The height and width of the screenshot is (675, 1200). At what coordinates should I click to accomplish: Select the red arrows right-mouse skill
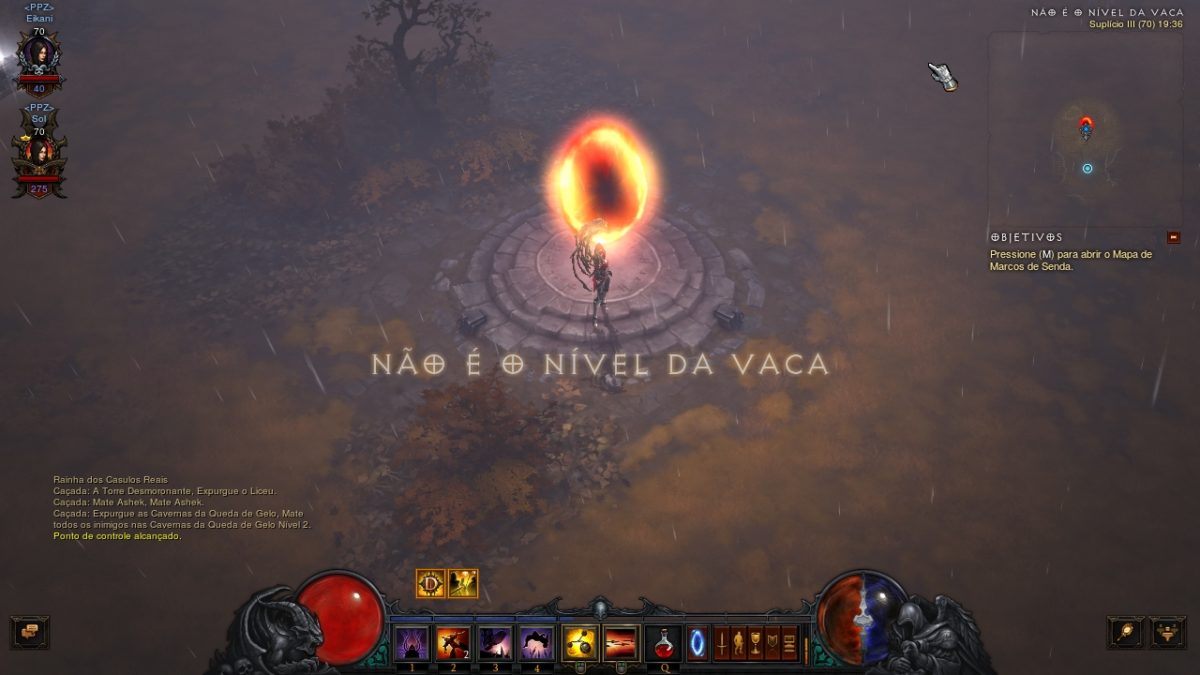click(621, 642)
